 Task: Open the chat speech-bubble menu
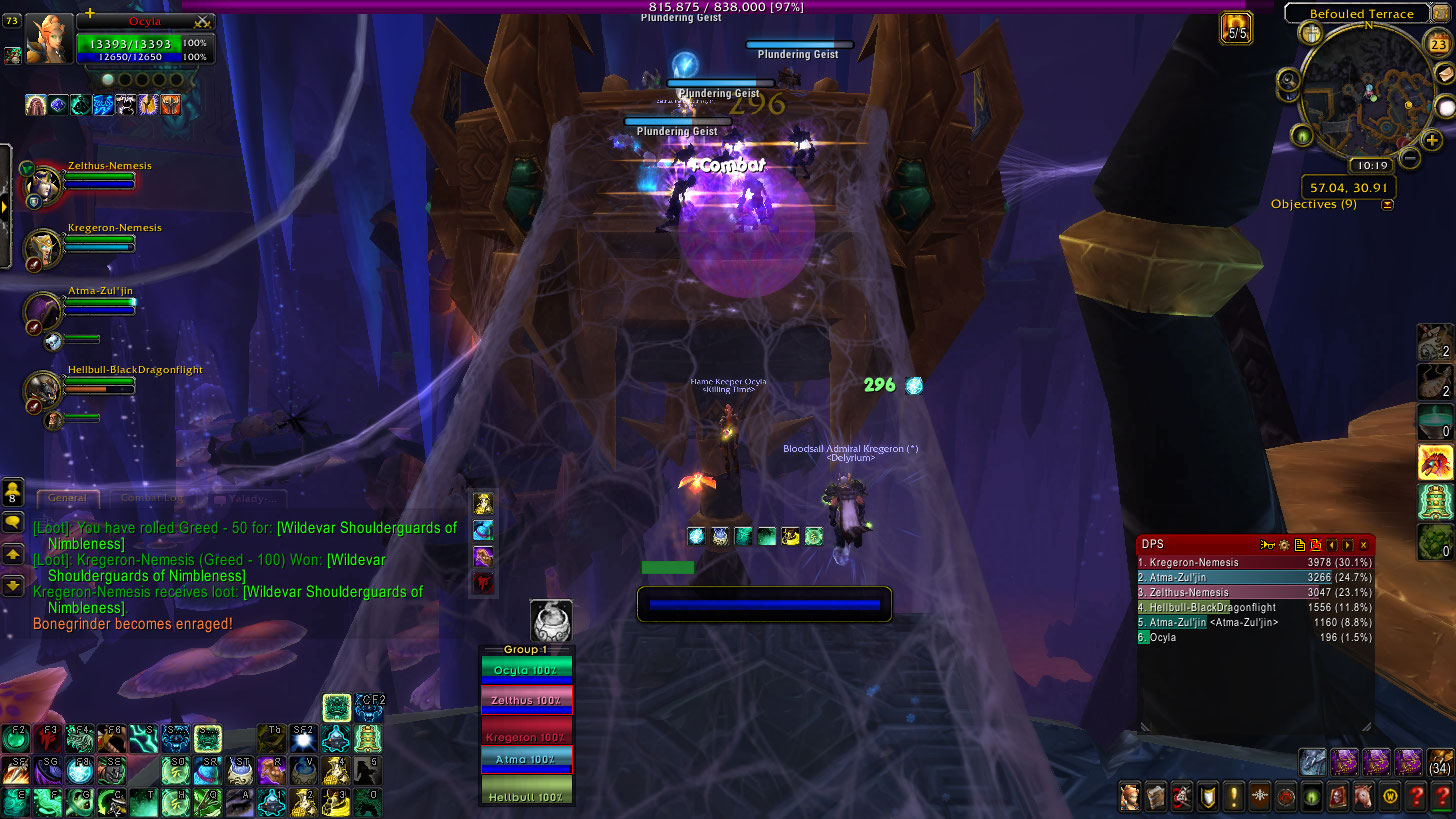tap(13, 521)
